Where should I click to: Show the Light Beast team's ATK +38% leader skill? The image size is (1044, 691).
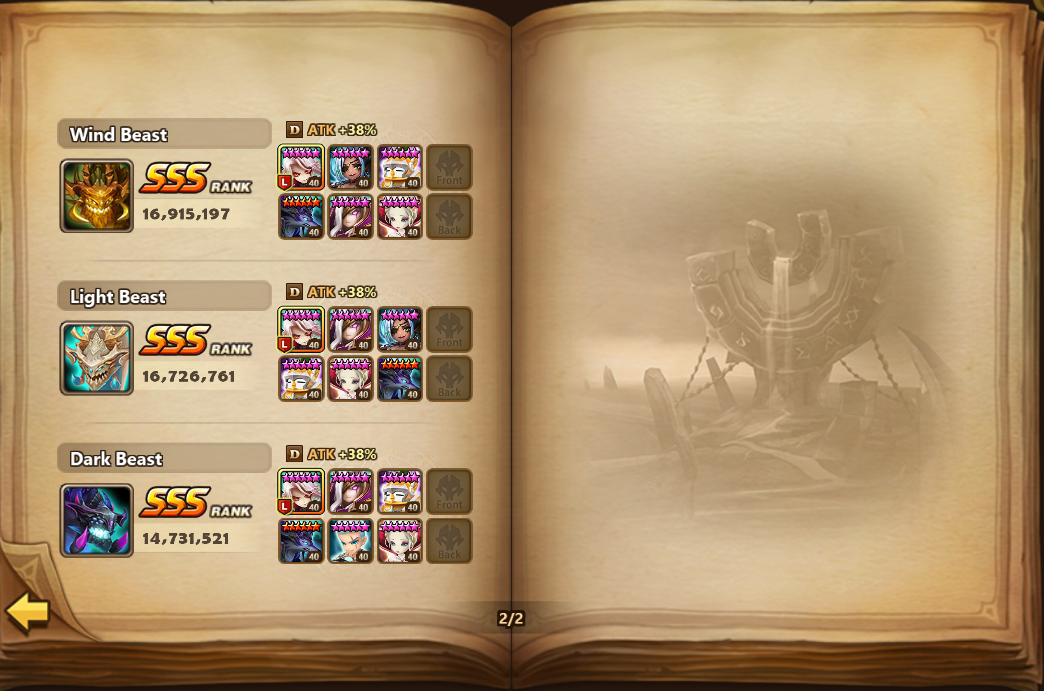(331, 292)
